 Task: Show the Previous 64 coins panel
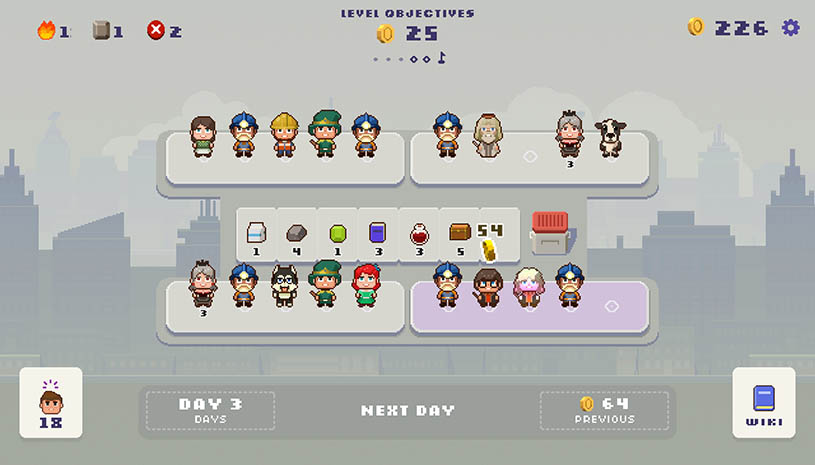pyautogui.click(x=604, y=410)
